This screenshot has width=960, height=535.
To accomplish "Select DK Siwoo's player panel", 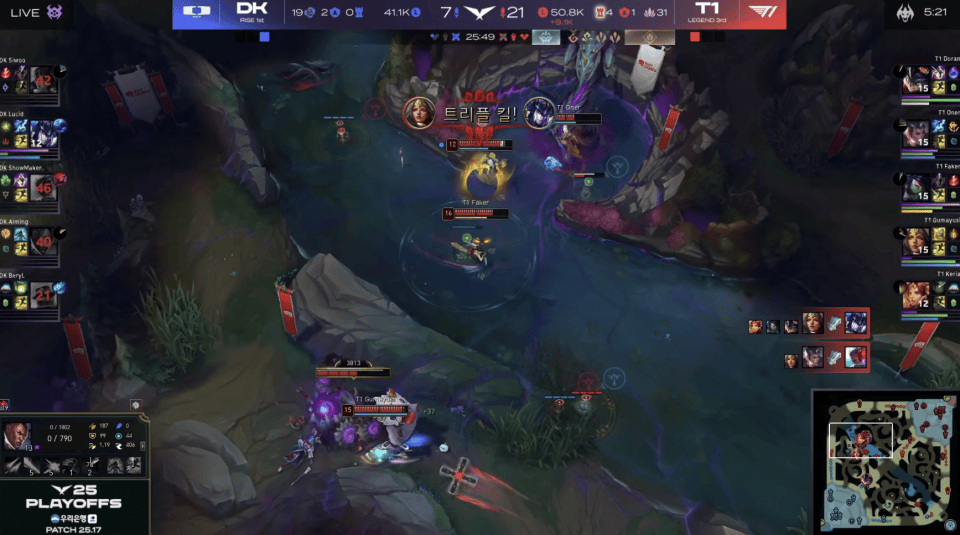I will [33, 80].
